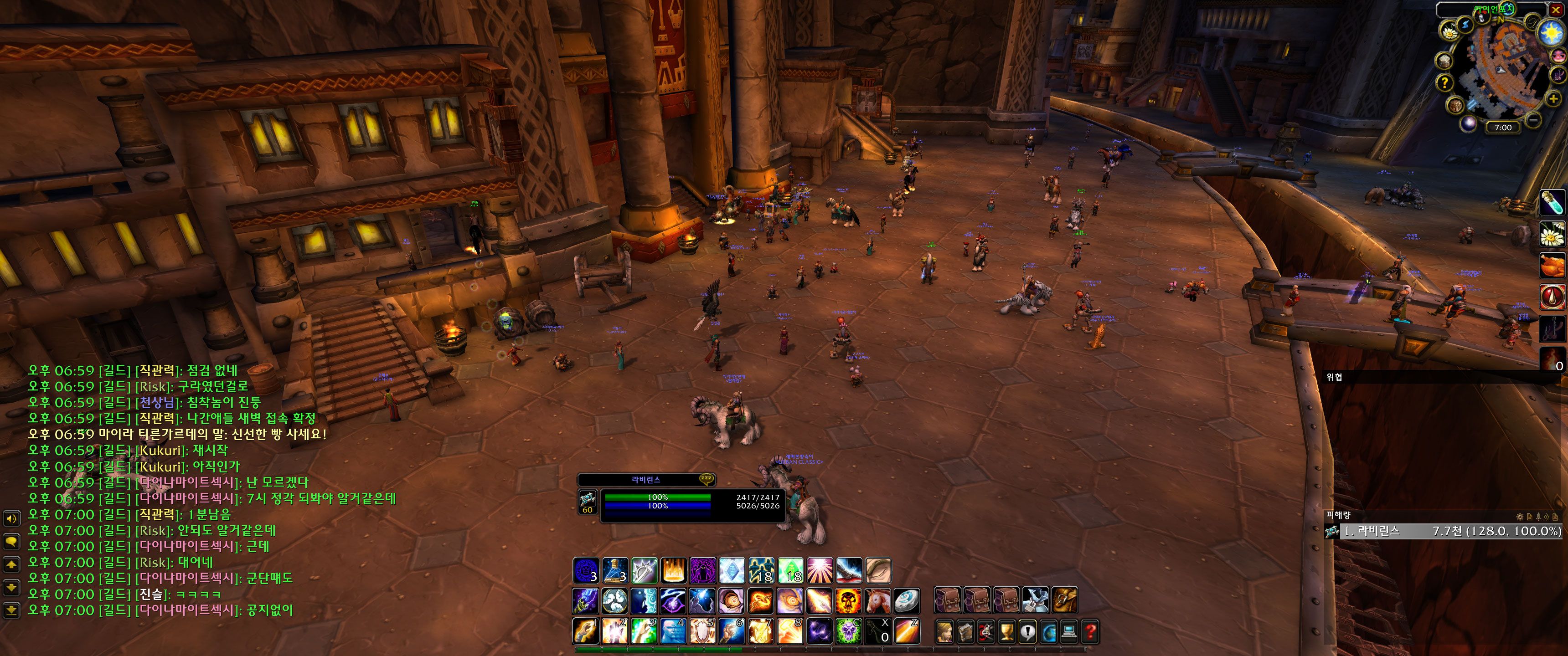Open the backpack bag slot
This screenshot has width=1568, height=656.
pos(1065,600)
